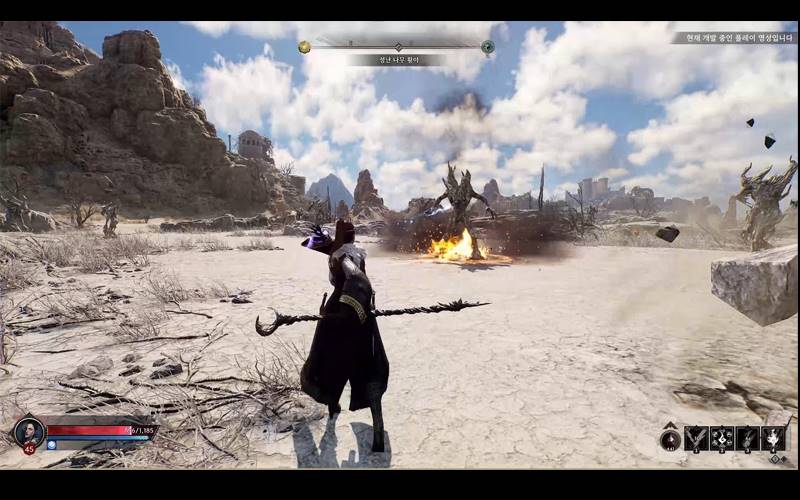Click the blue buff icon under the health bar
Viewport: 800px width, 500px height.
click(x=52, y=445)
